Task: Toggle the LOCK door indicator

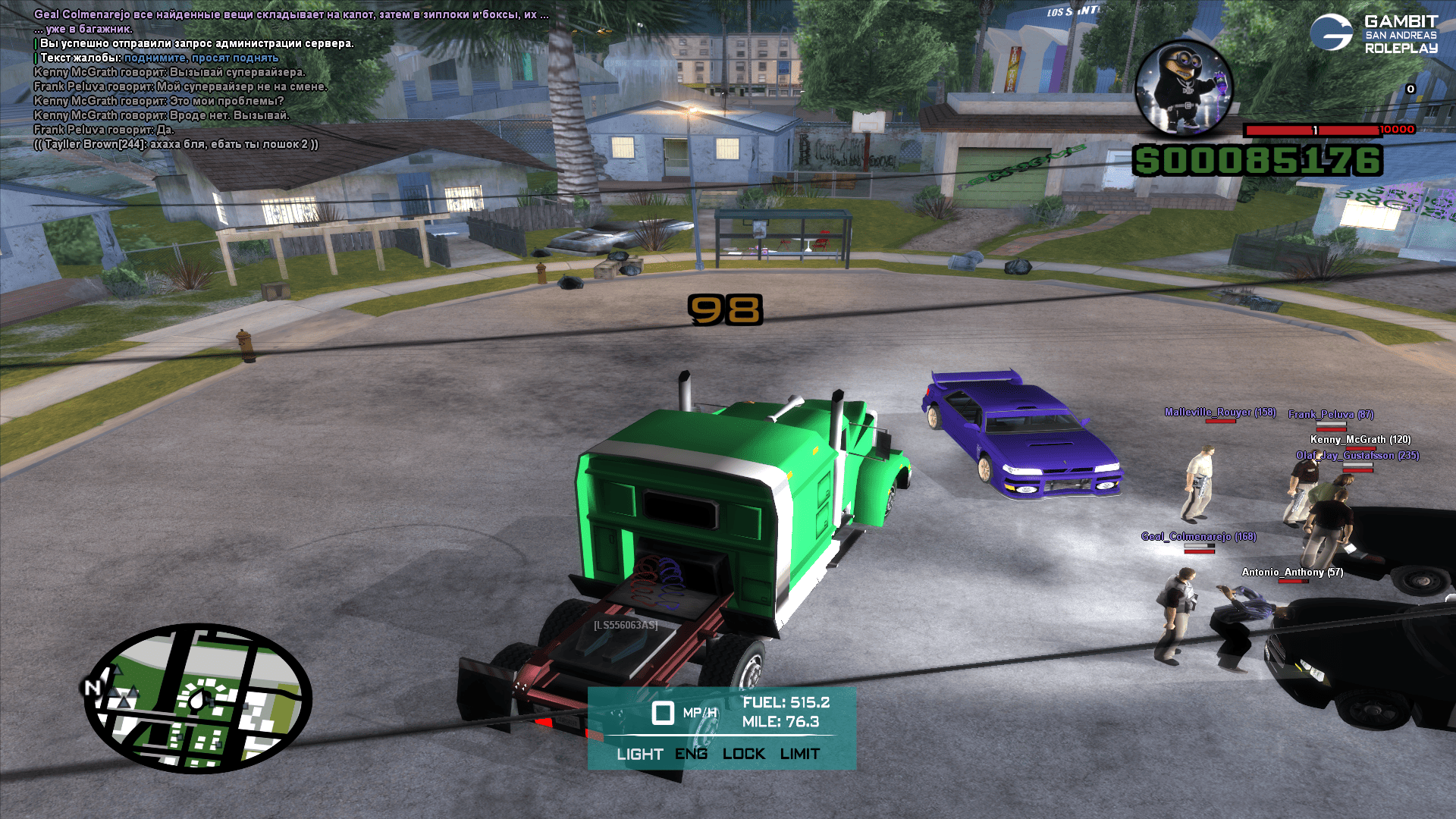Action: coord(743,754)
